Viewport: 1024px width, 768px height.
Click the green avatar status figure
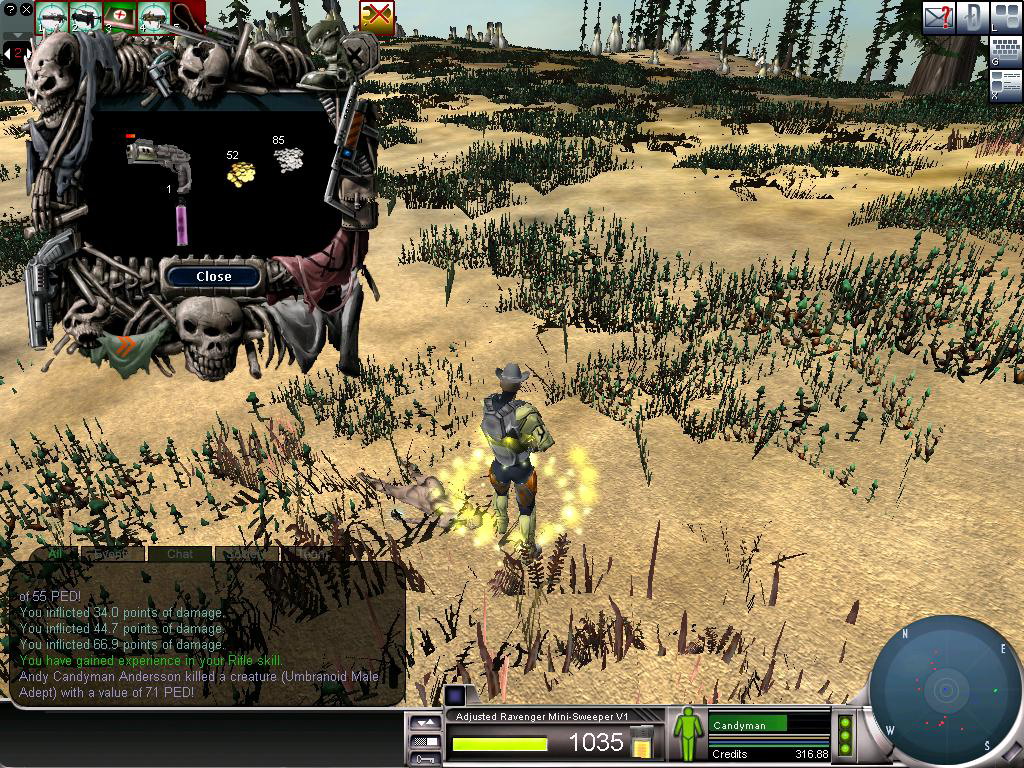(687, 735)
